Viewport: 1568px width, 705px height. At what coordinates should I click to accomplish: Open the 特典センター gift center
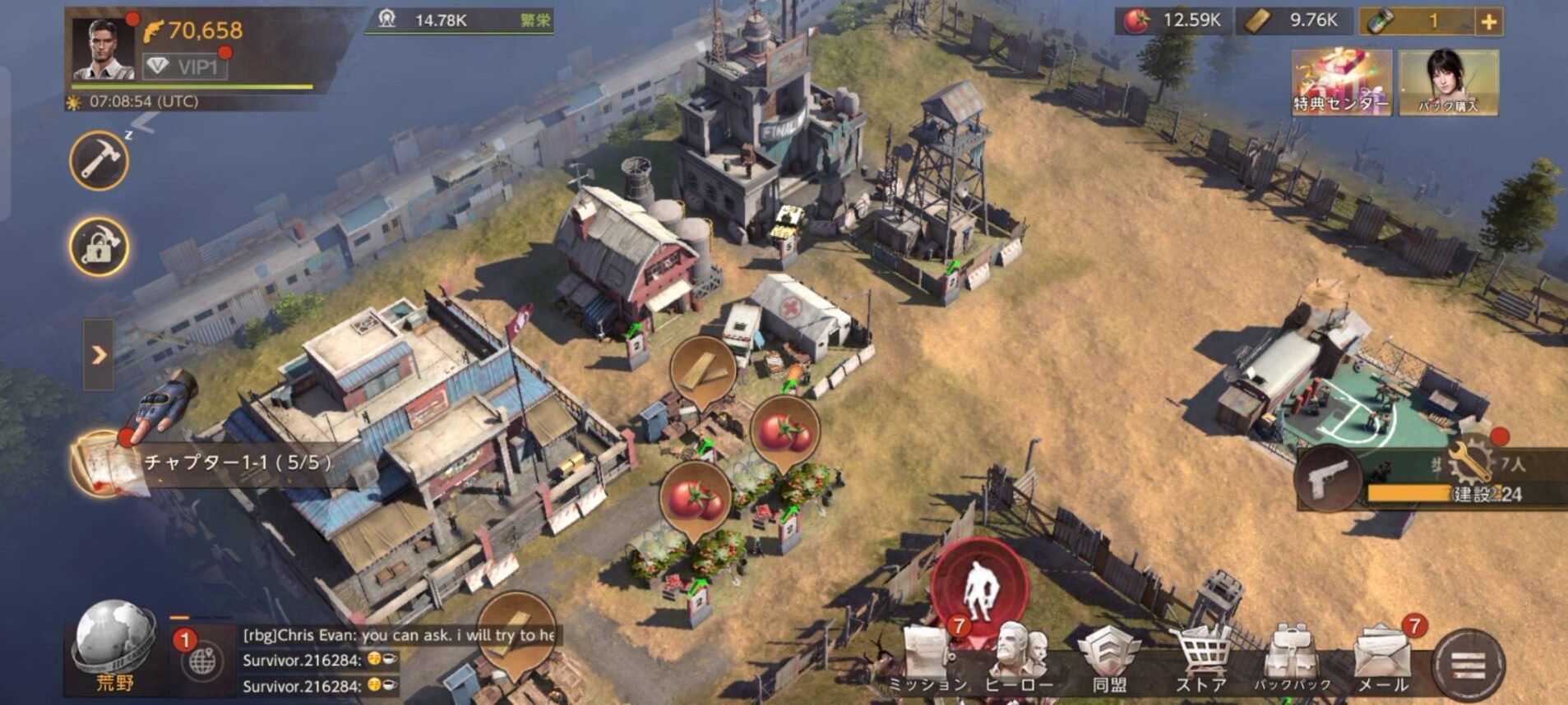[x=1341, y=83]
